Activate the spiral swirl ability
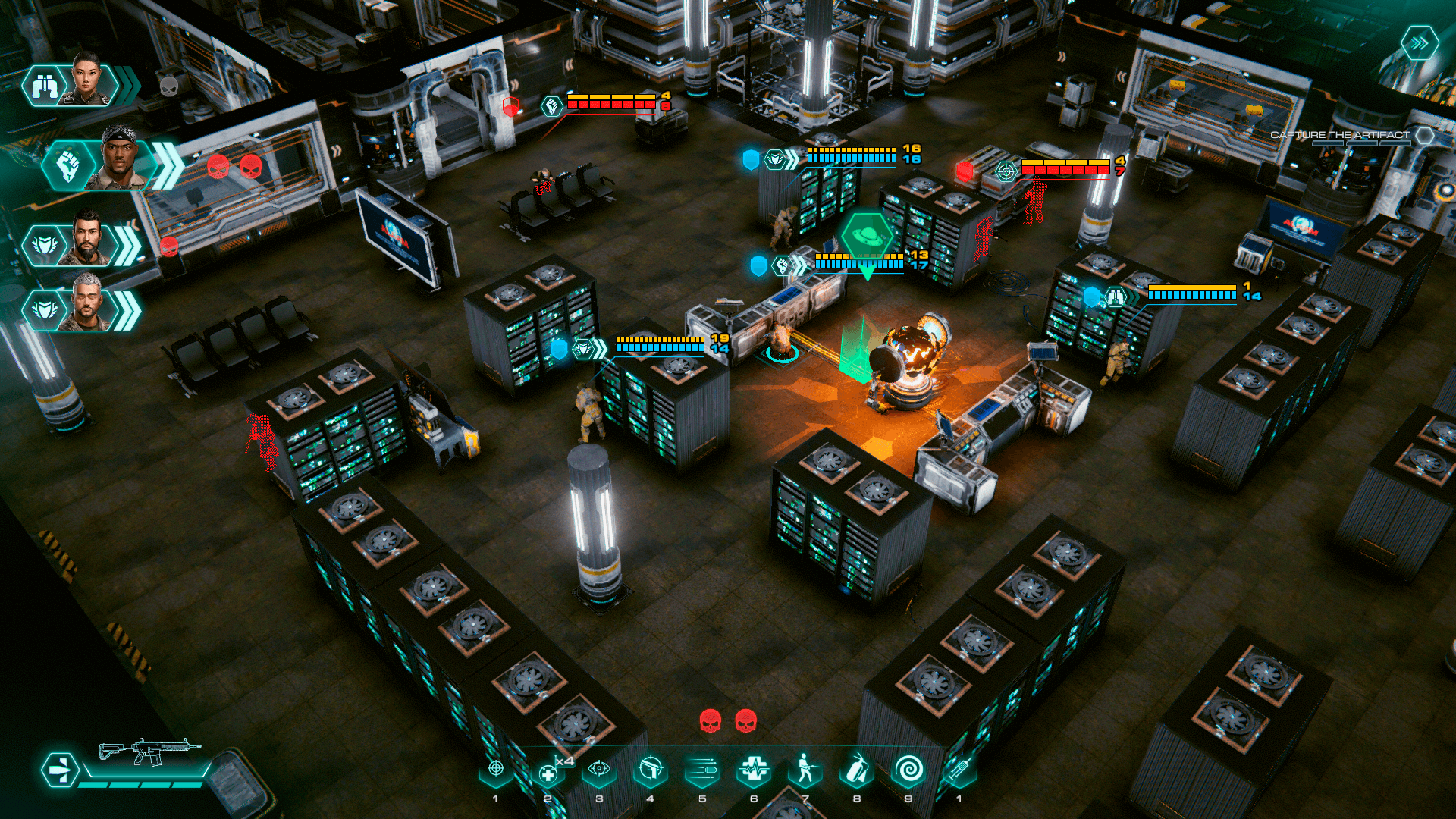This screenshot has width=1456, height=819. [x=908, y=770]
